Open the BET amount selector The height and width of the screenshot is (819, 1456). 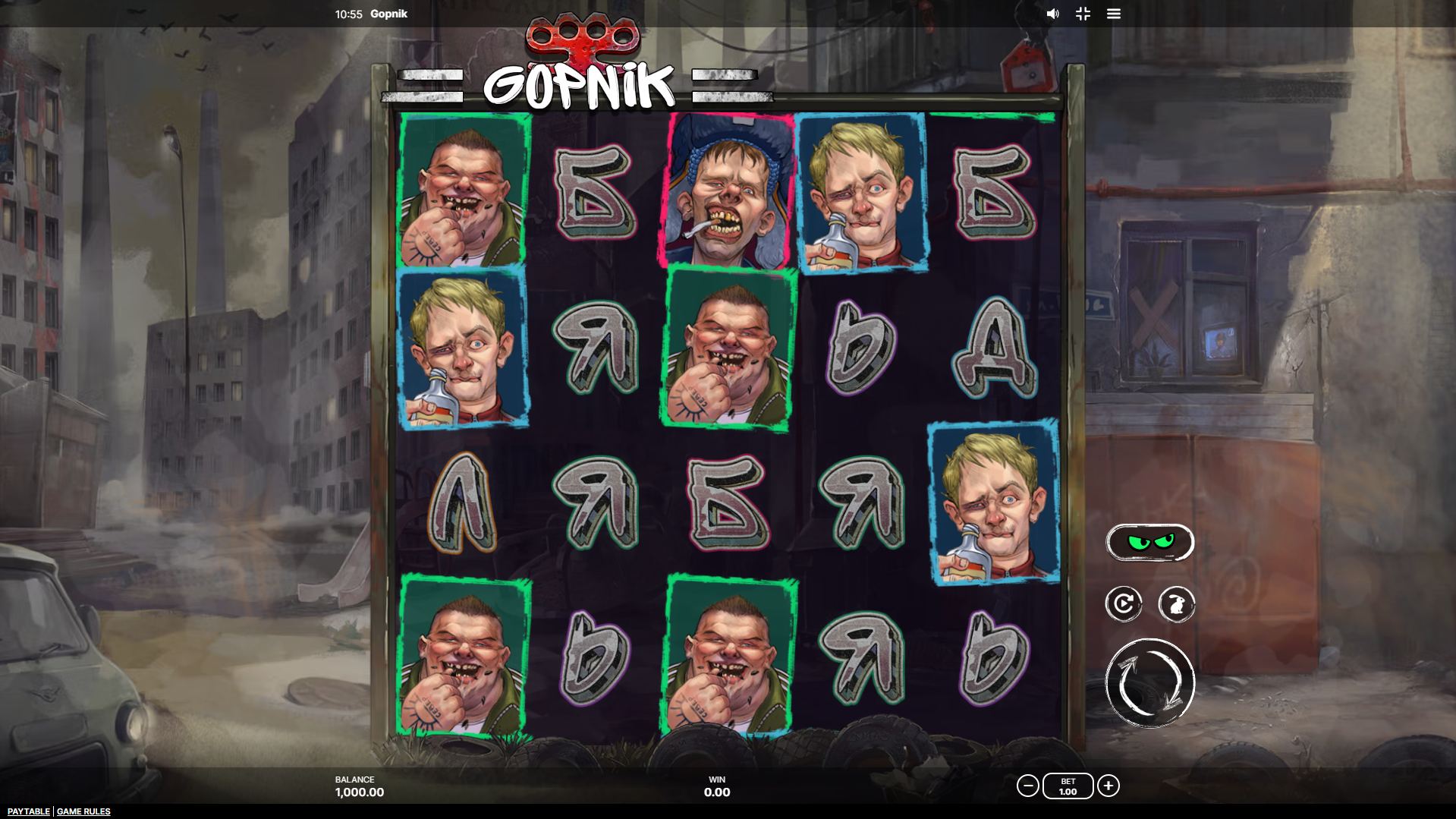coord(1067,786)
